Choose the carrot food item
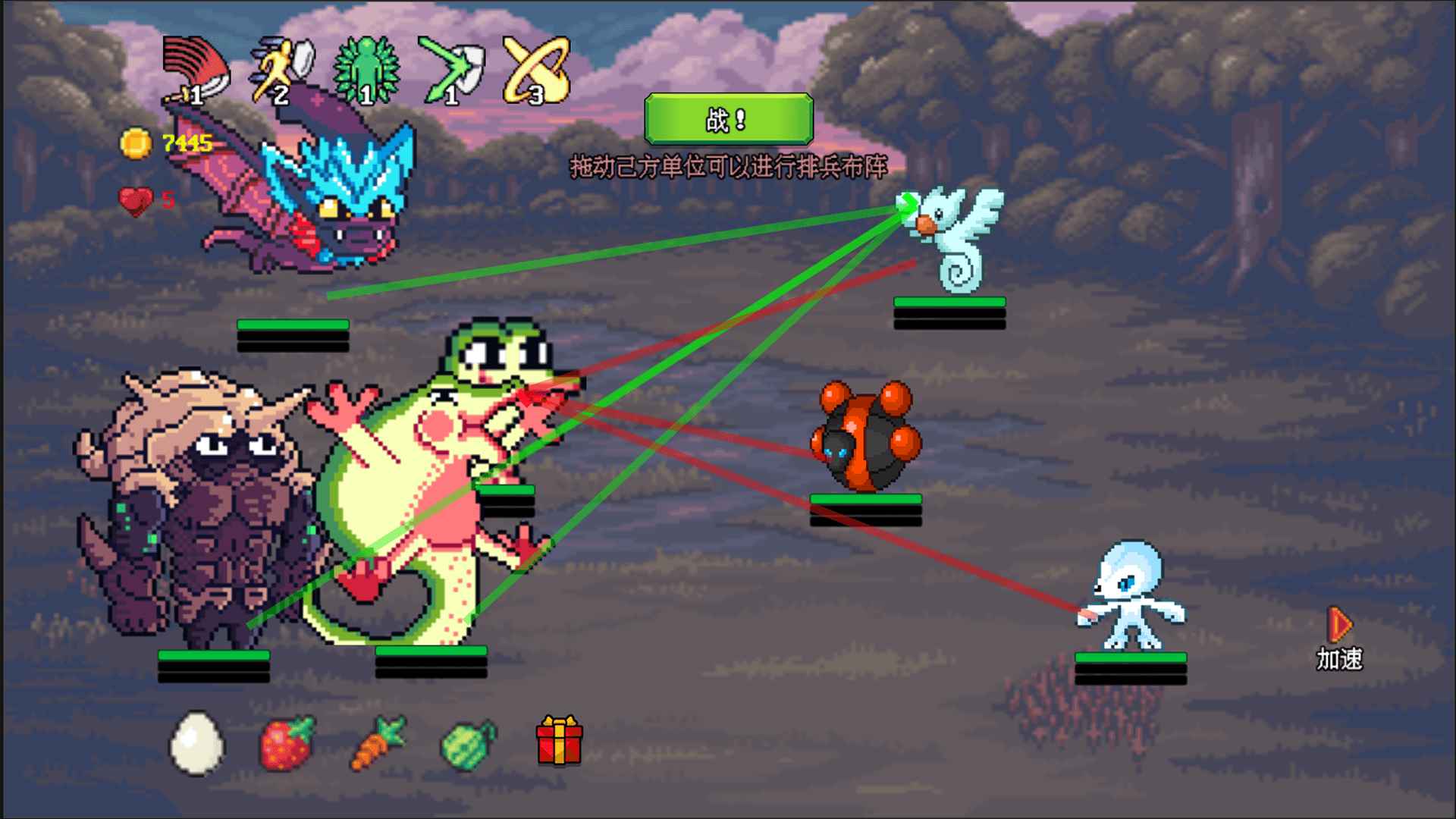The height and width of the screenshot is (819, 1456). pyautogui.click(x=378, y=743)
